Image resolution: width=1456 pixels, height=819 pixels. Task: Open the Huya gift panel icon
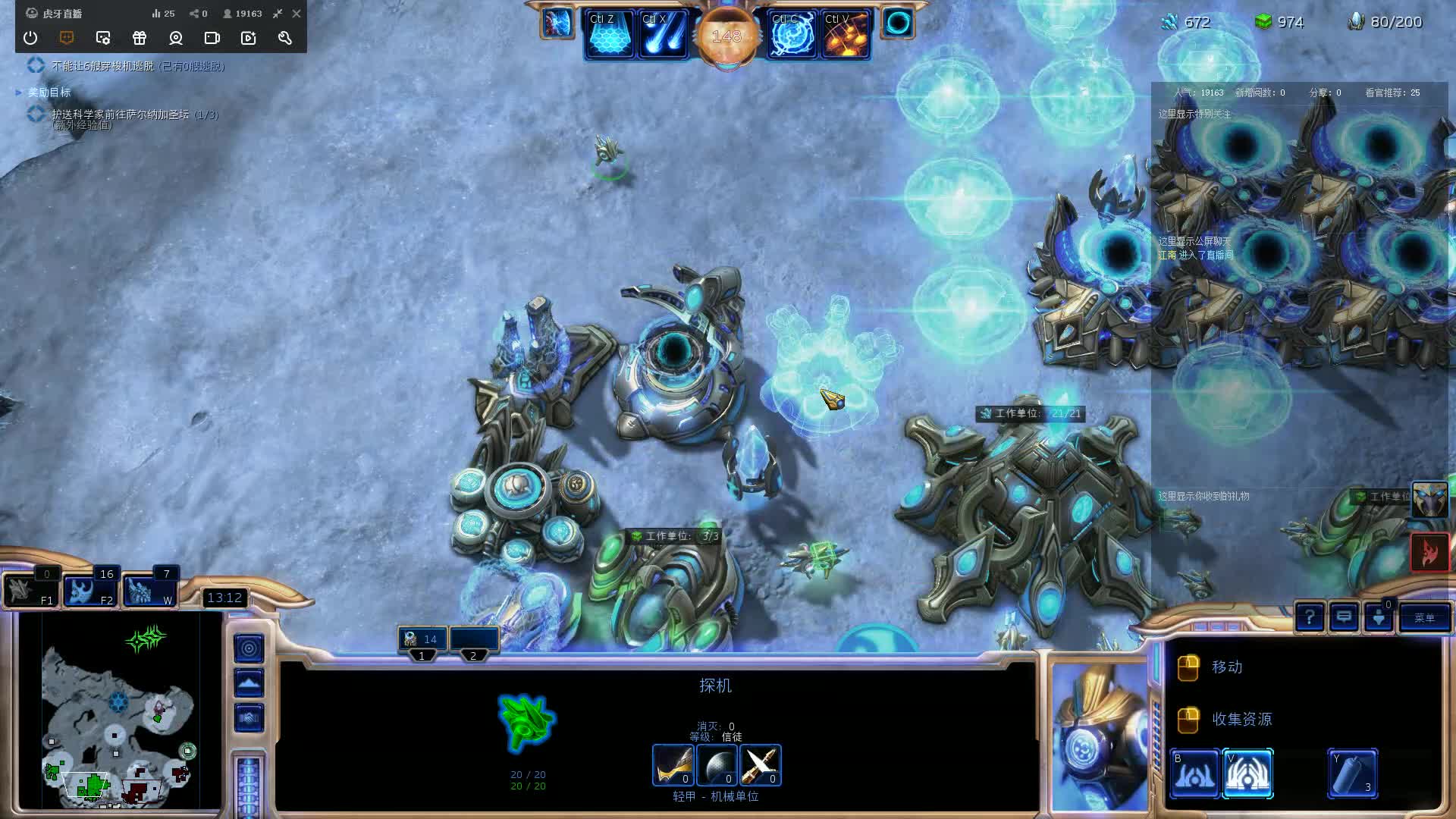point(140,38)
